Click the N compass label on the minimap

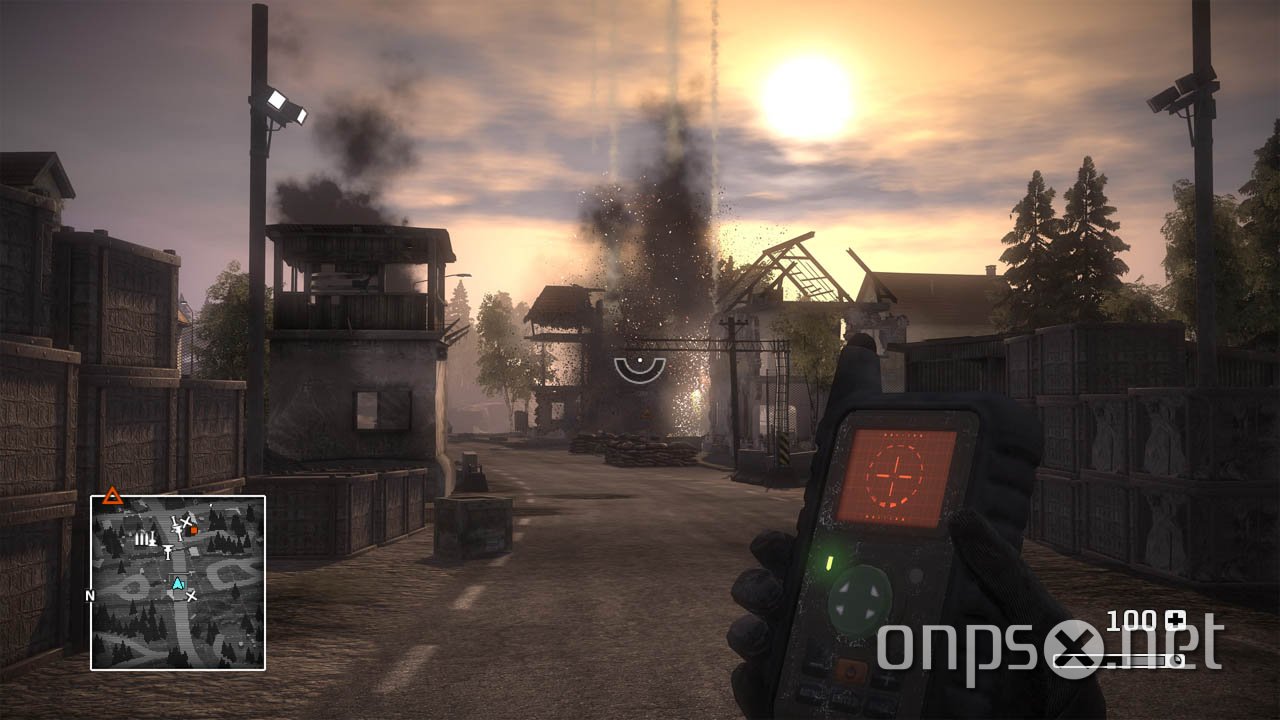pos(89,595)
